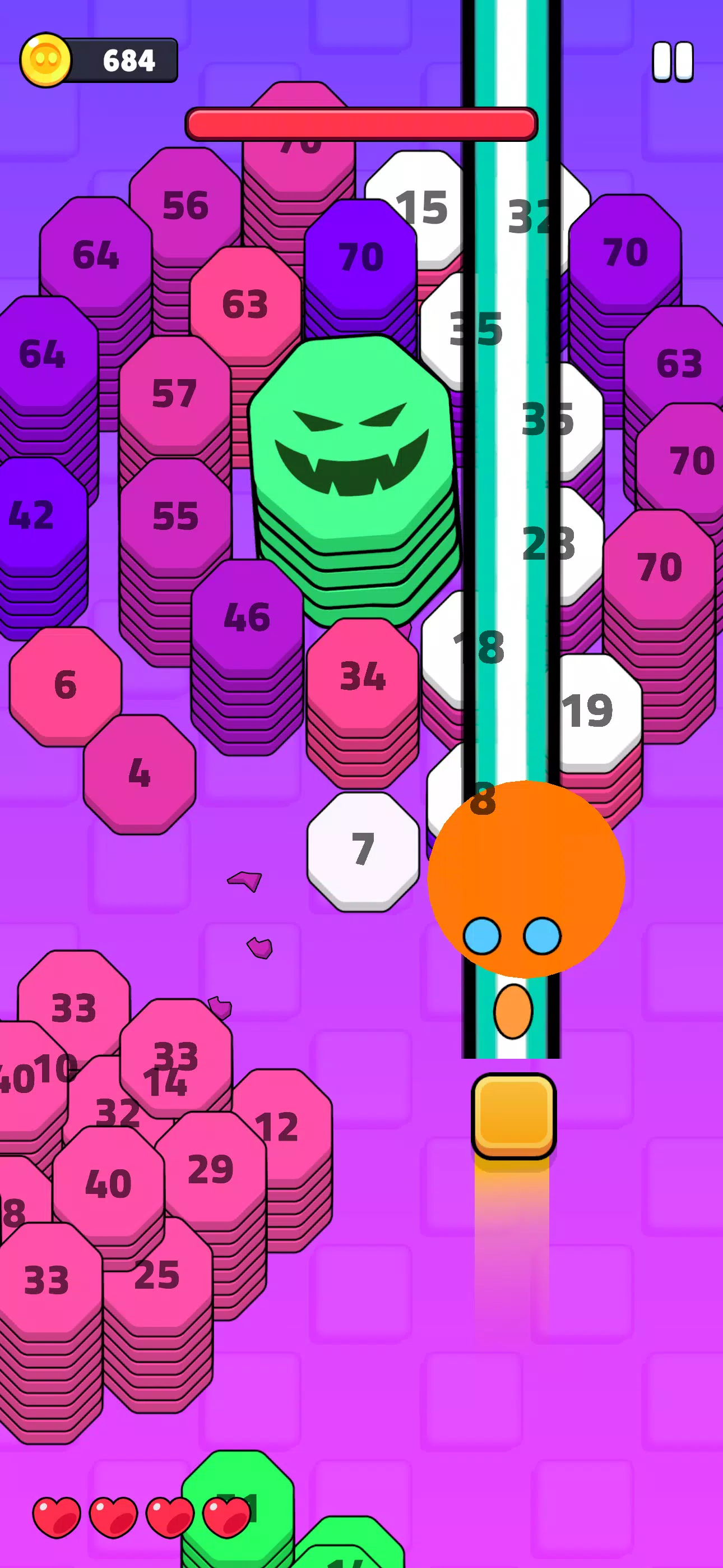Select the pink tile numbered 4
The height and width of the screenshot is (1568, 723).
pos(139,775)
